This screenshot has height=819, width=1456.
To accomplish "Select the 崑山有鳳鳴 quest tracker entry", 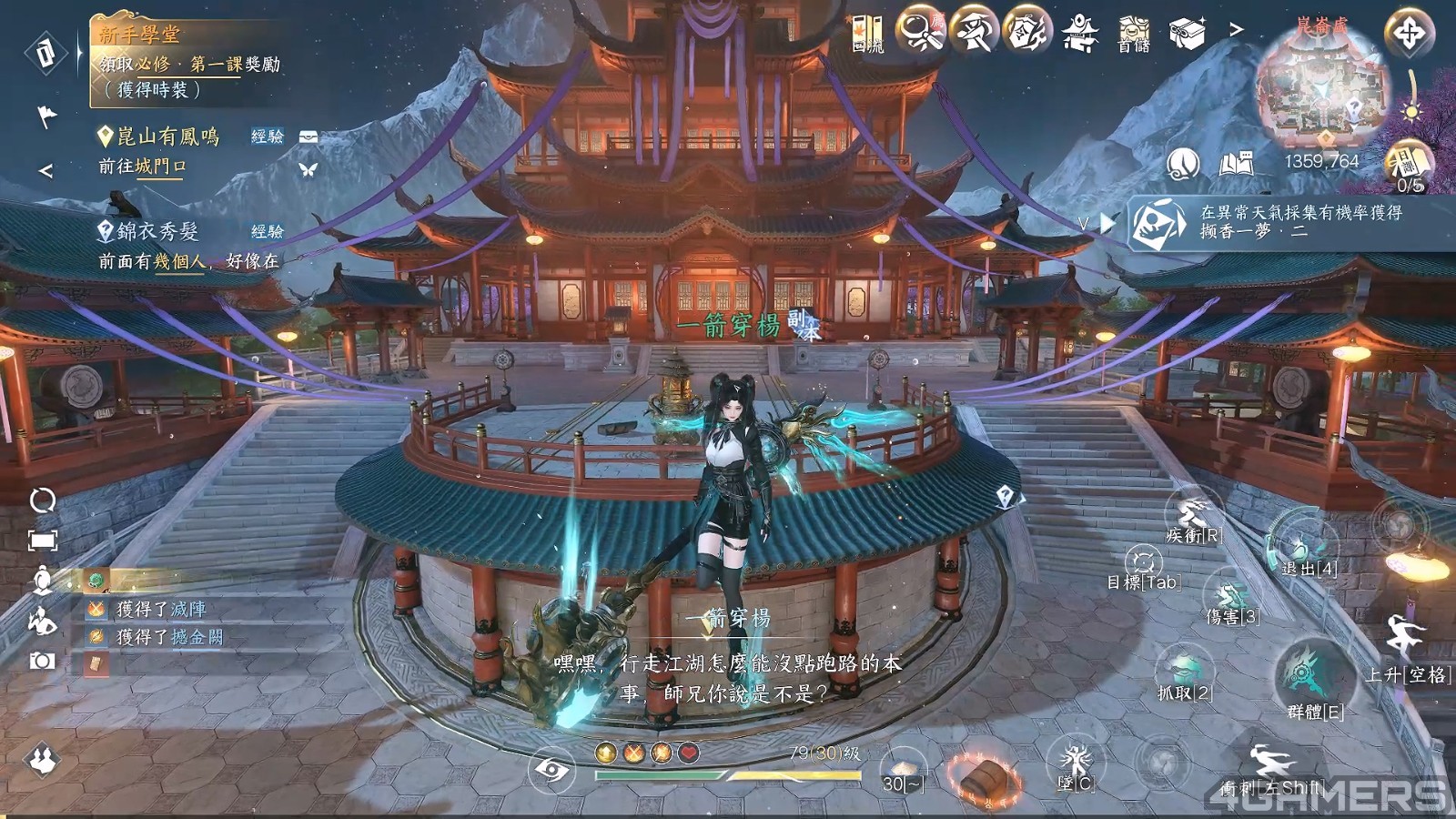I will [168, 136].
